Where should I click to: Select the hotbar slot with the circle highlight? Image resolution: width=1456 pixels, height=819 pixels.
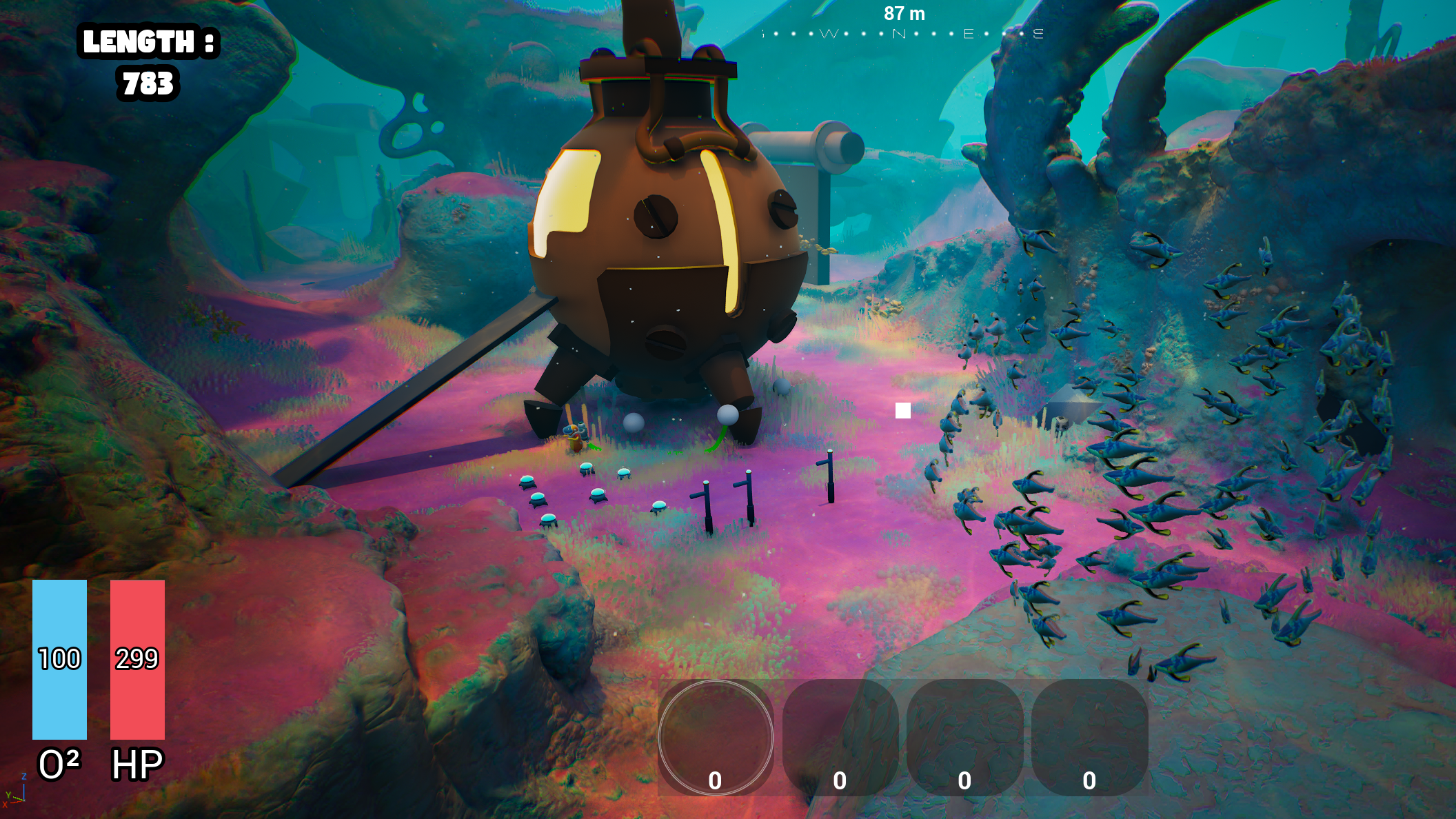(x=716, y=737)
